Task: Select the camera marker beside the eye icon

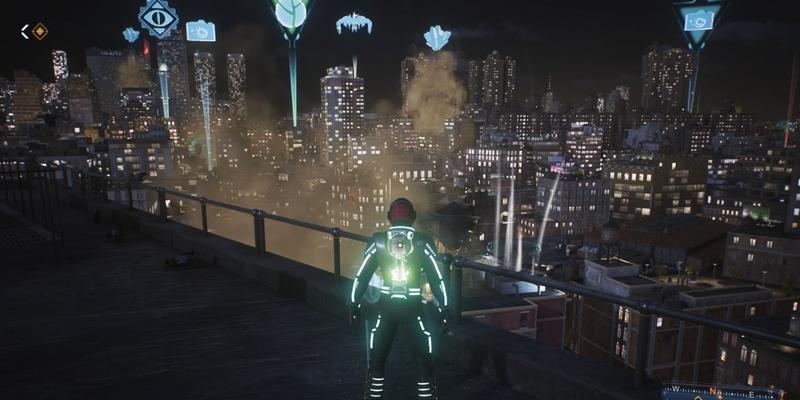Action: click(201, 31)
